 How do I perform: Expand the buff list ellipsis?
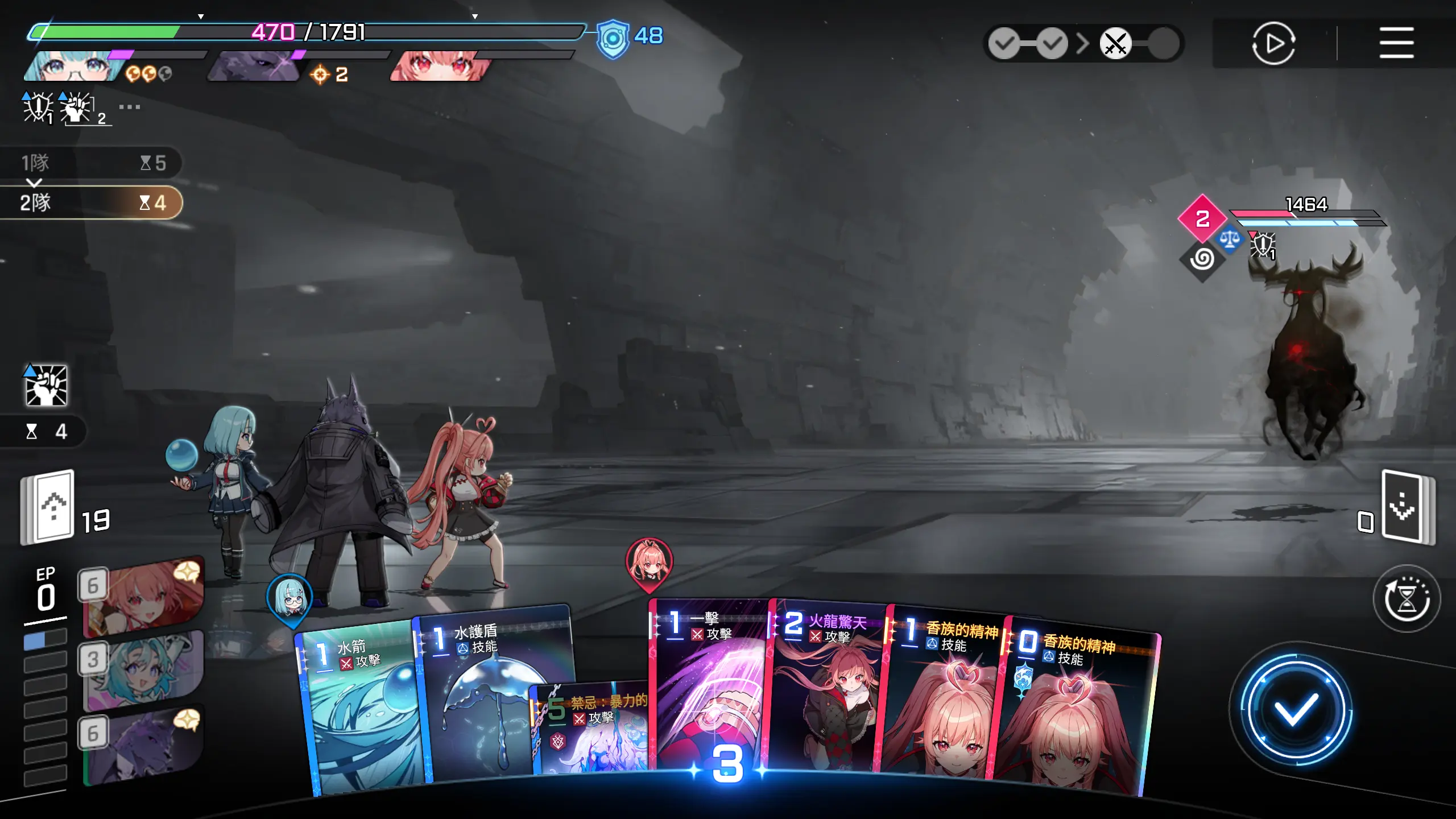(x=130, y=107)
